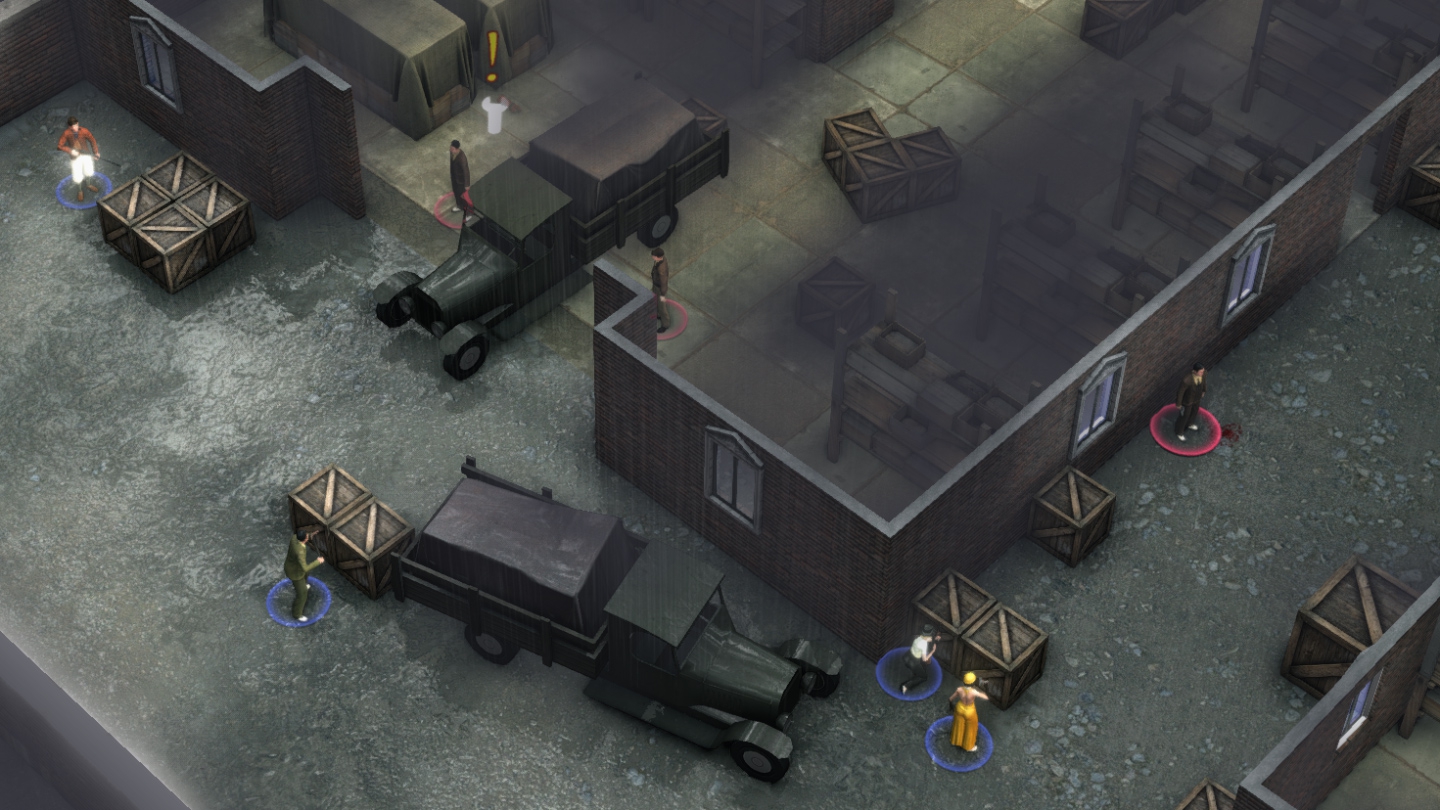This screenshot has height=810, width=1440.
Task: Select the crouching gangster in the white shirt
Action: tap(919, 658)
